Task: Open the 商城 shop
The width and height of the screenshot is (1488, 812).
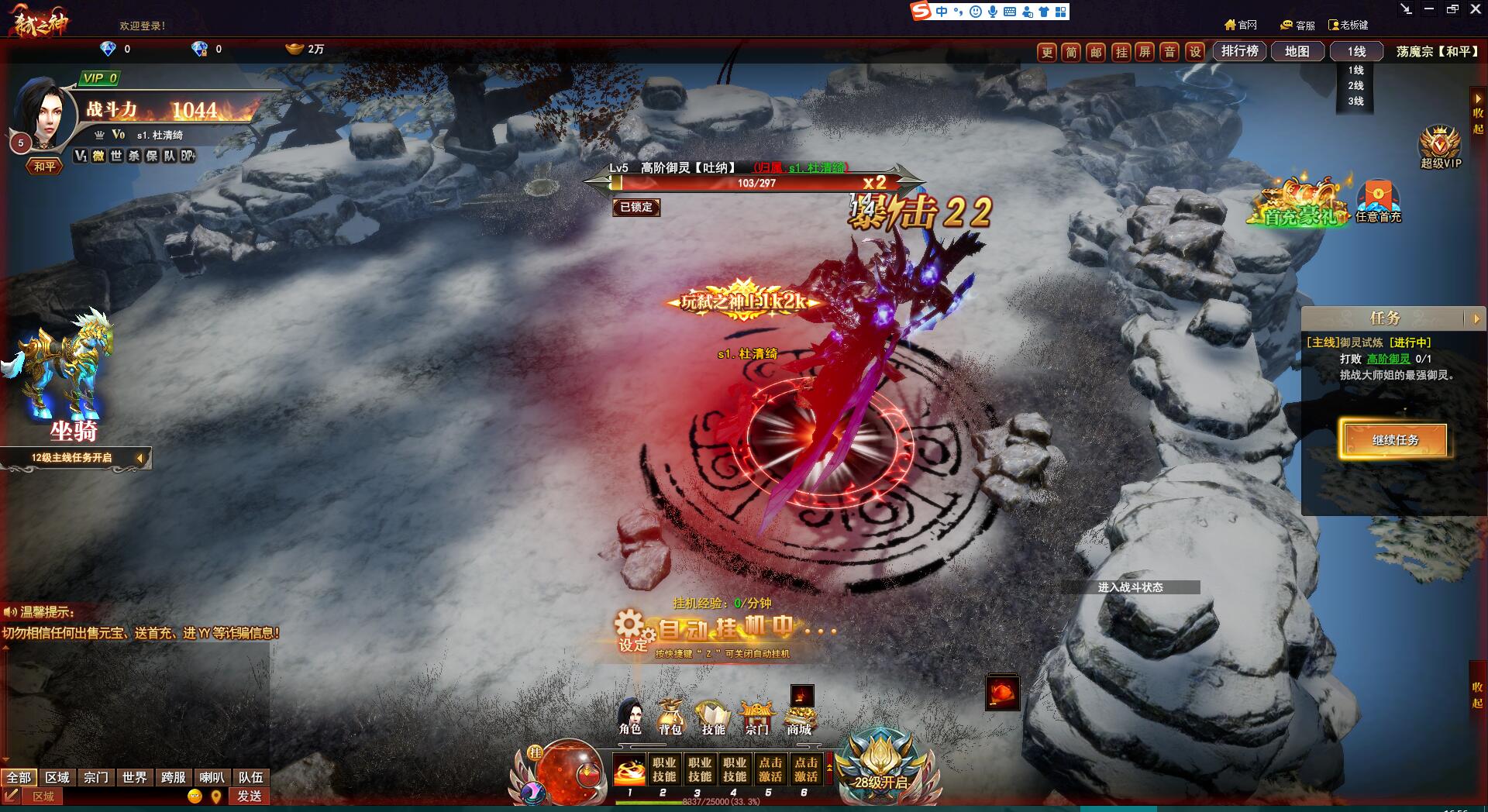Action: click(x=799, y=717)
